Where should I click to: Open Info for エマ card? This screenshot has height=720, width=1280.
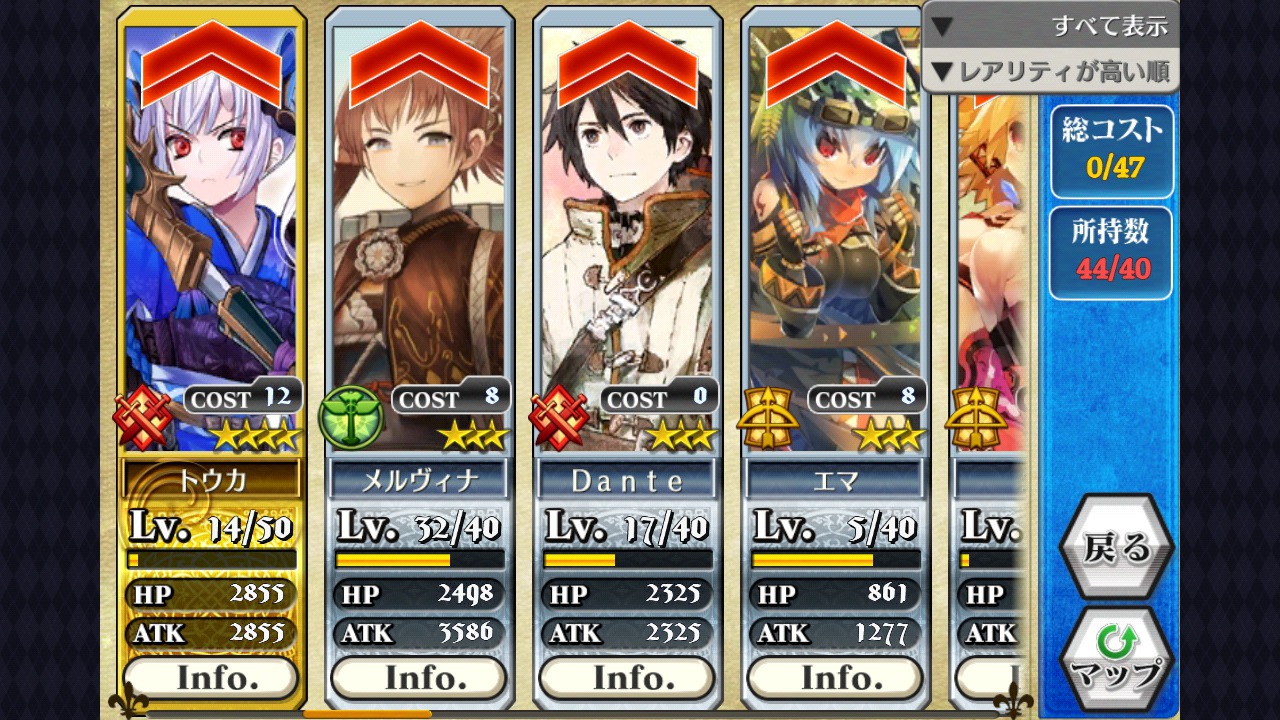(x=835, y=678)
